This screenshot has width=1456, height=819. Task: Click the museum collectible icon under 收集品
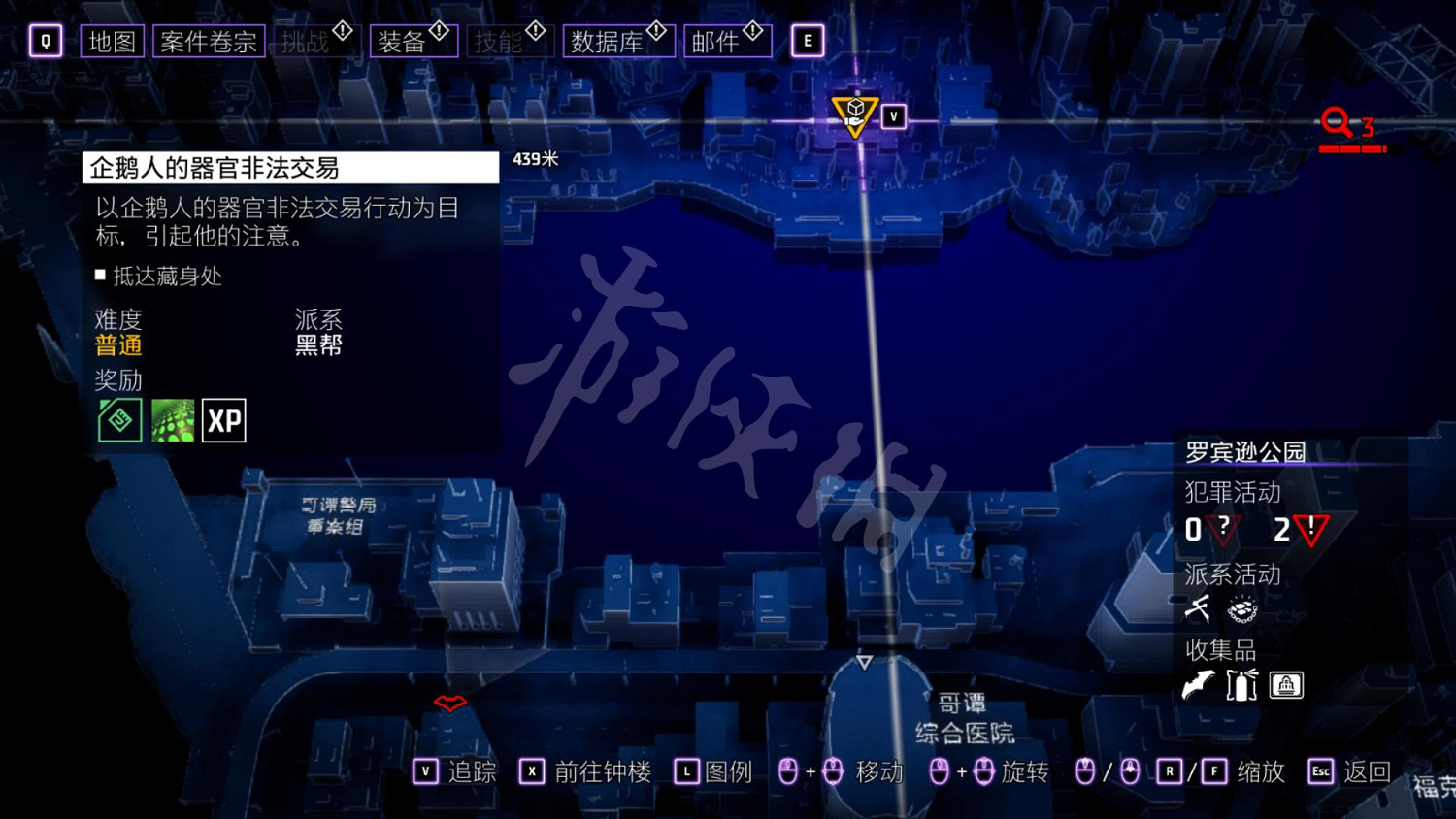click(x=1287, y=685)
